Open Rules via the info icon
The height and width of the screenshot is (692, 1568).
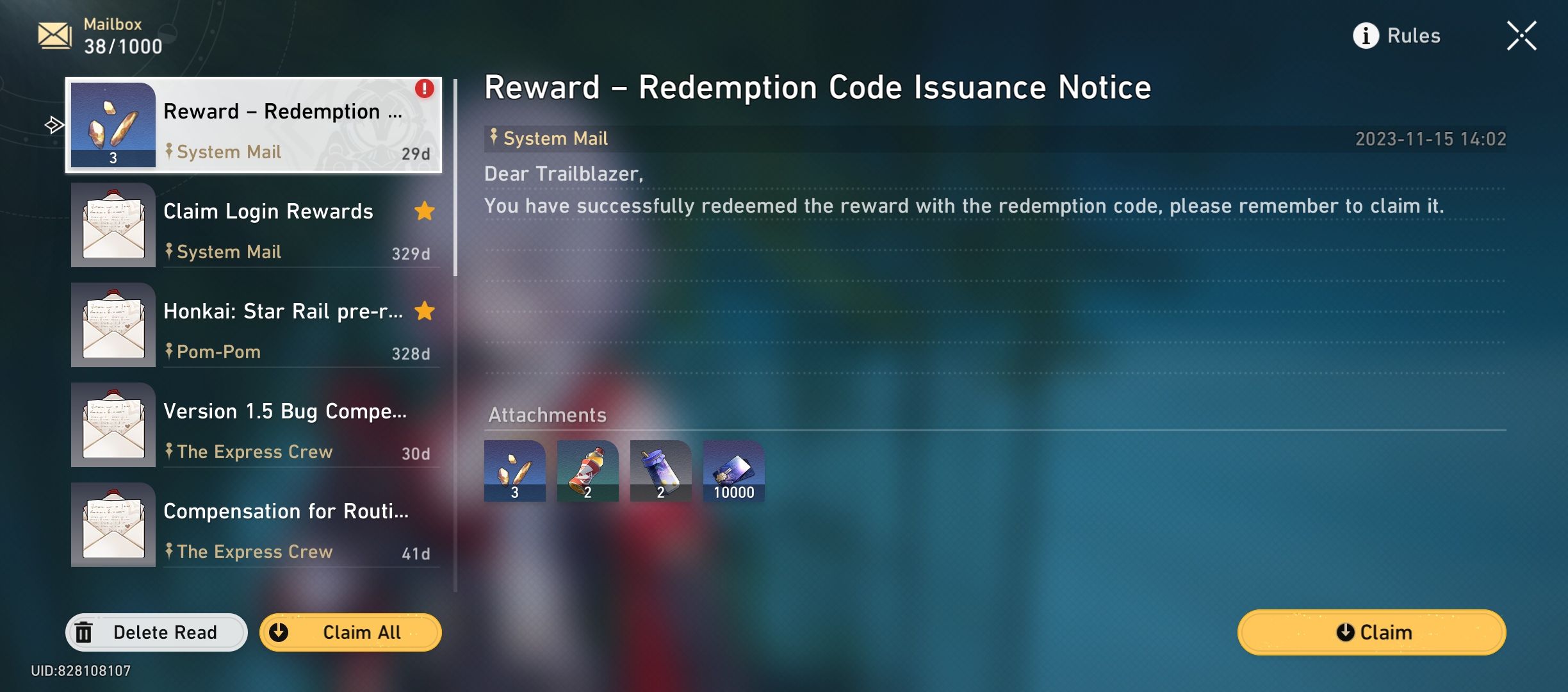1365,36
